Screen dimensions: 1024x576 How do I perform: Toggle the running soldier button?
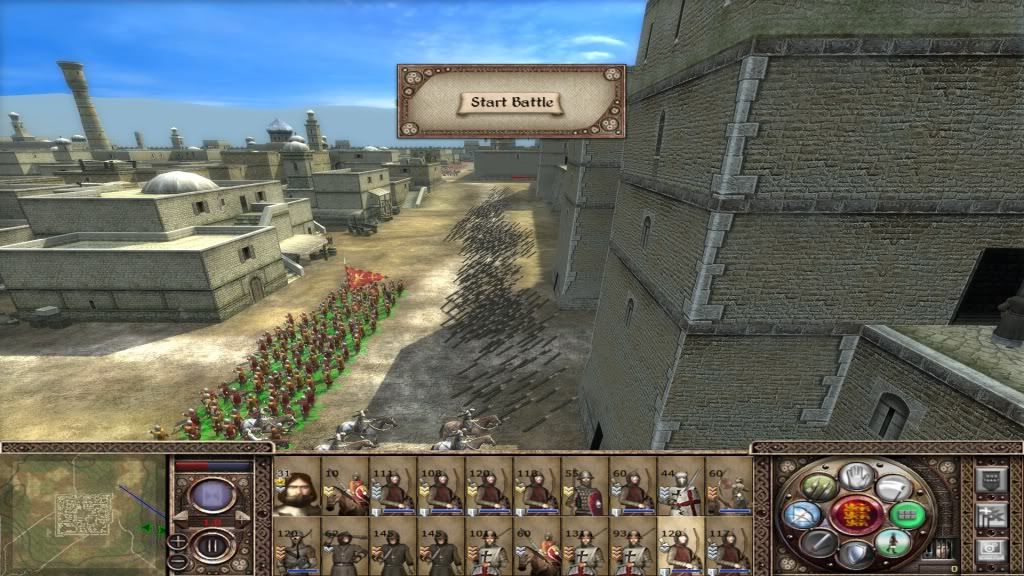pyautogui.click(x=894, y=543)
